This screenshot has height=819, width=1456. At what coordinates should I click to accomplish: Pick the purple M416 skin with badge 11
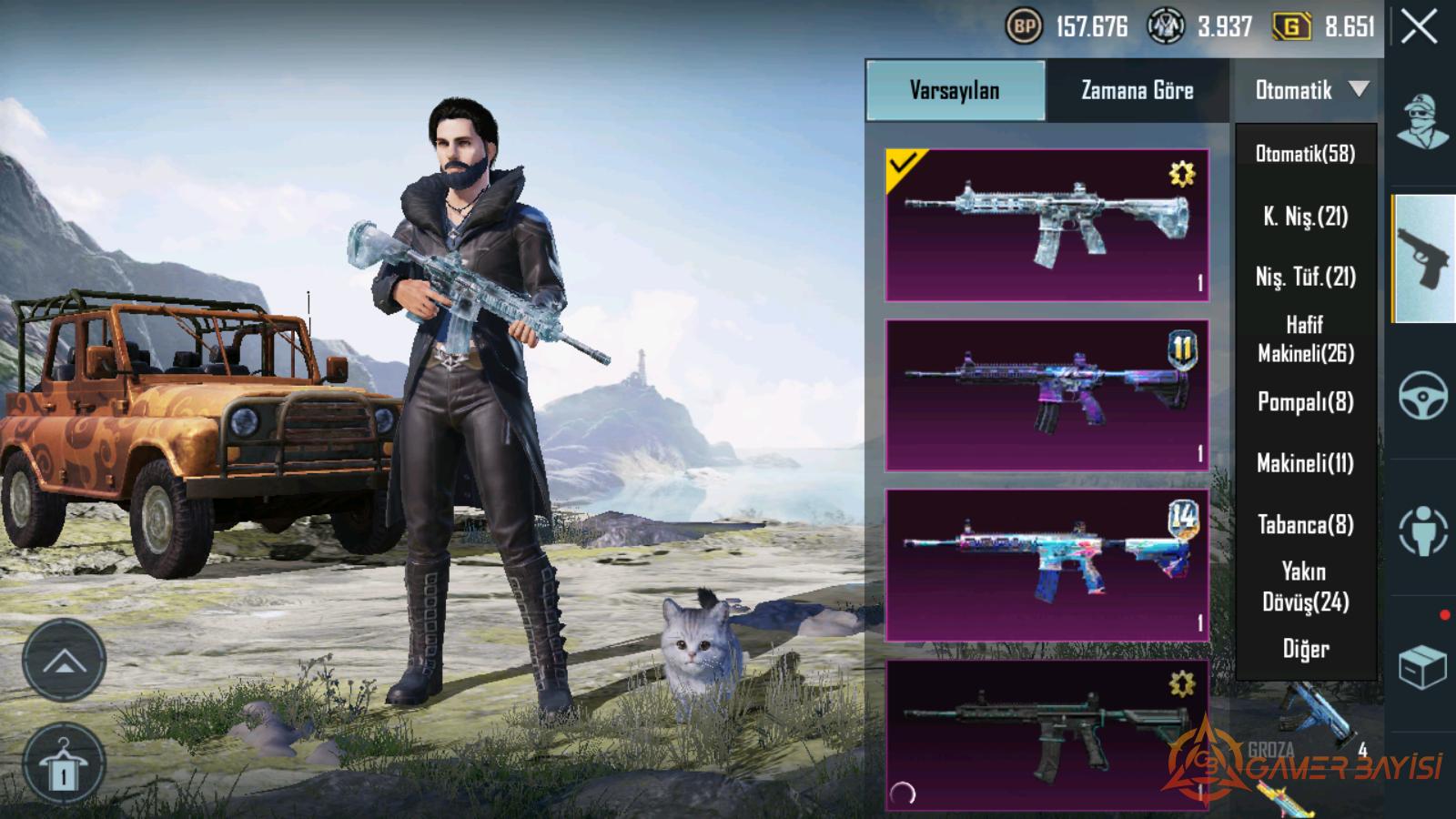click(x=1046, y=395)
